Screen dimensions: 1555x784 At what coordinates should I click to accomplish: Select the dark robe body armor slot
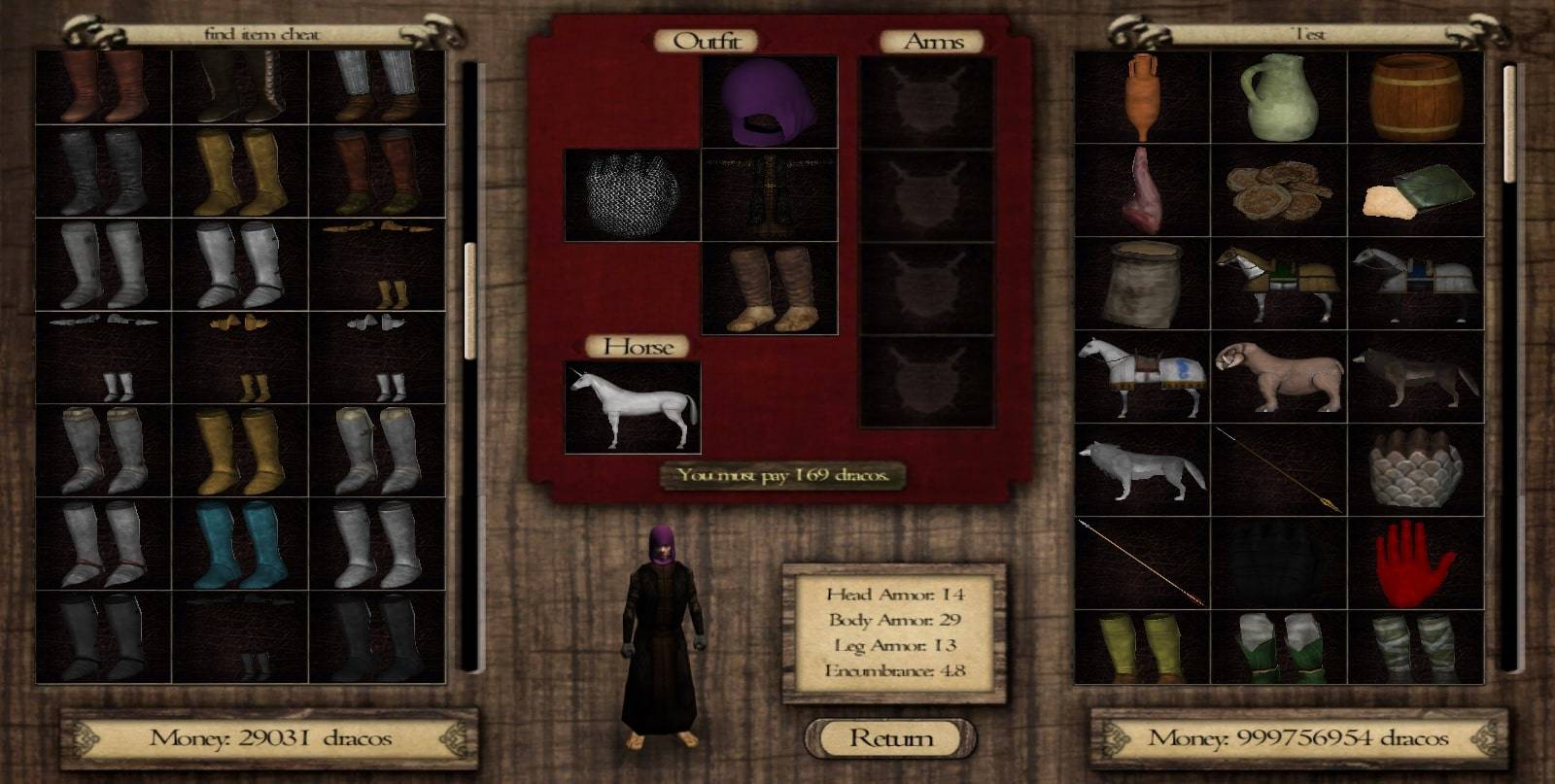tap(769, 195)
